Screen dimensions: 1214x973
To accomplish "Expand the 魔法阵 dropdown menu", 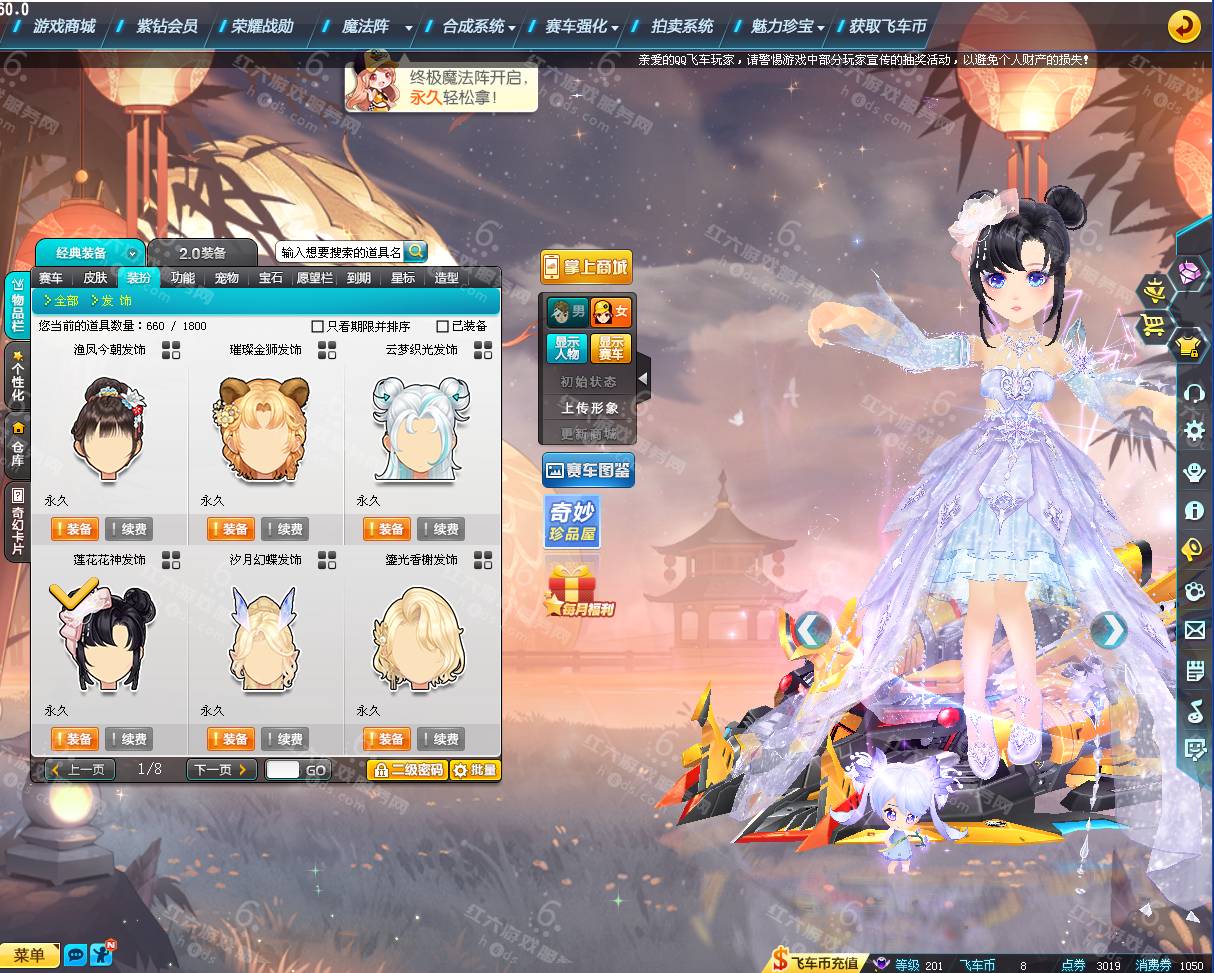I will point(409,28).
